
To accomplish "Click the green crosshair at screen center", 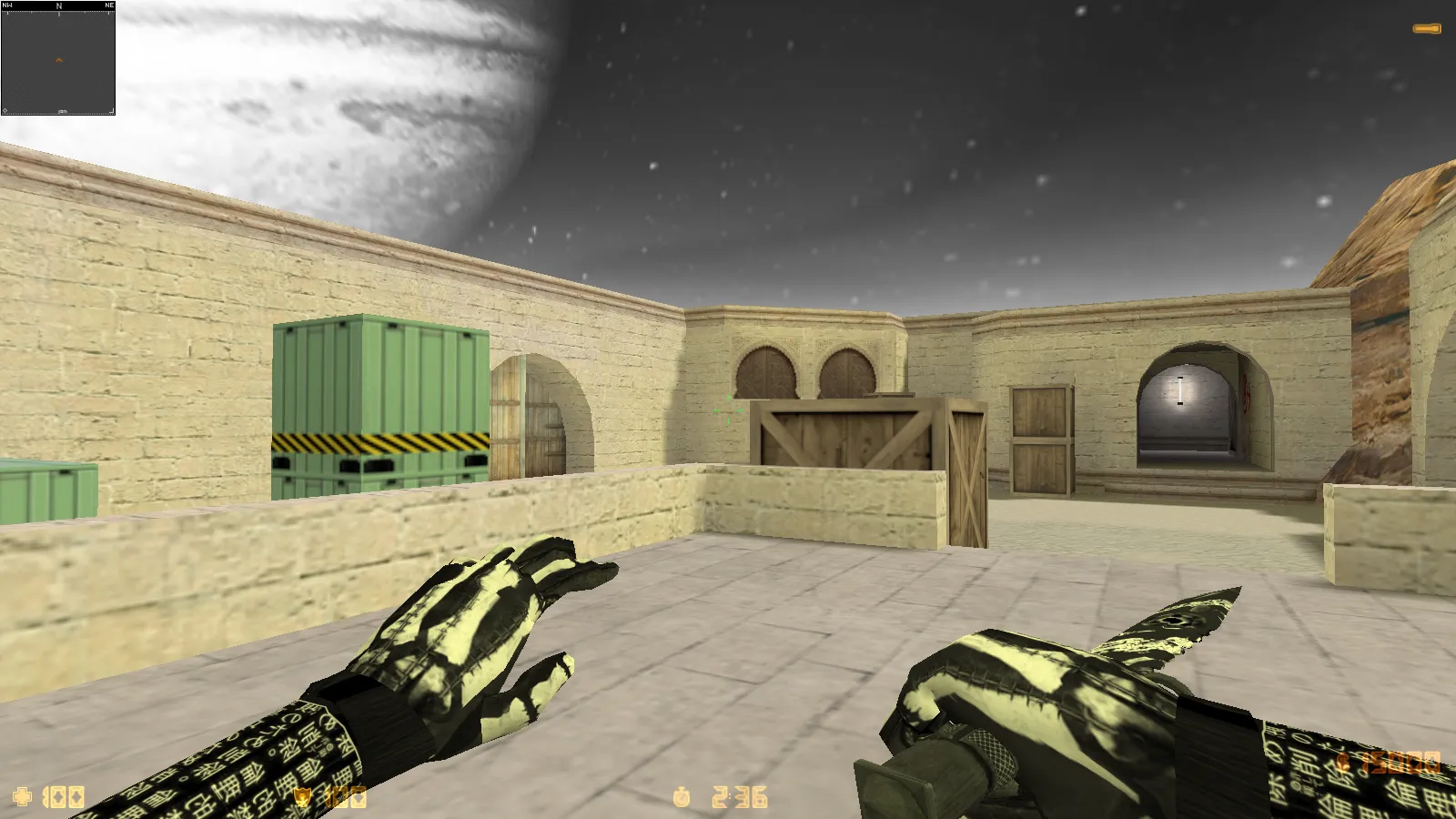I will point(728,411).
